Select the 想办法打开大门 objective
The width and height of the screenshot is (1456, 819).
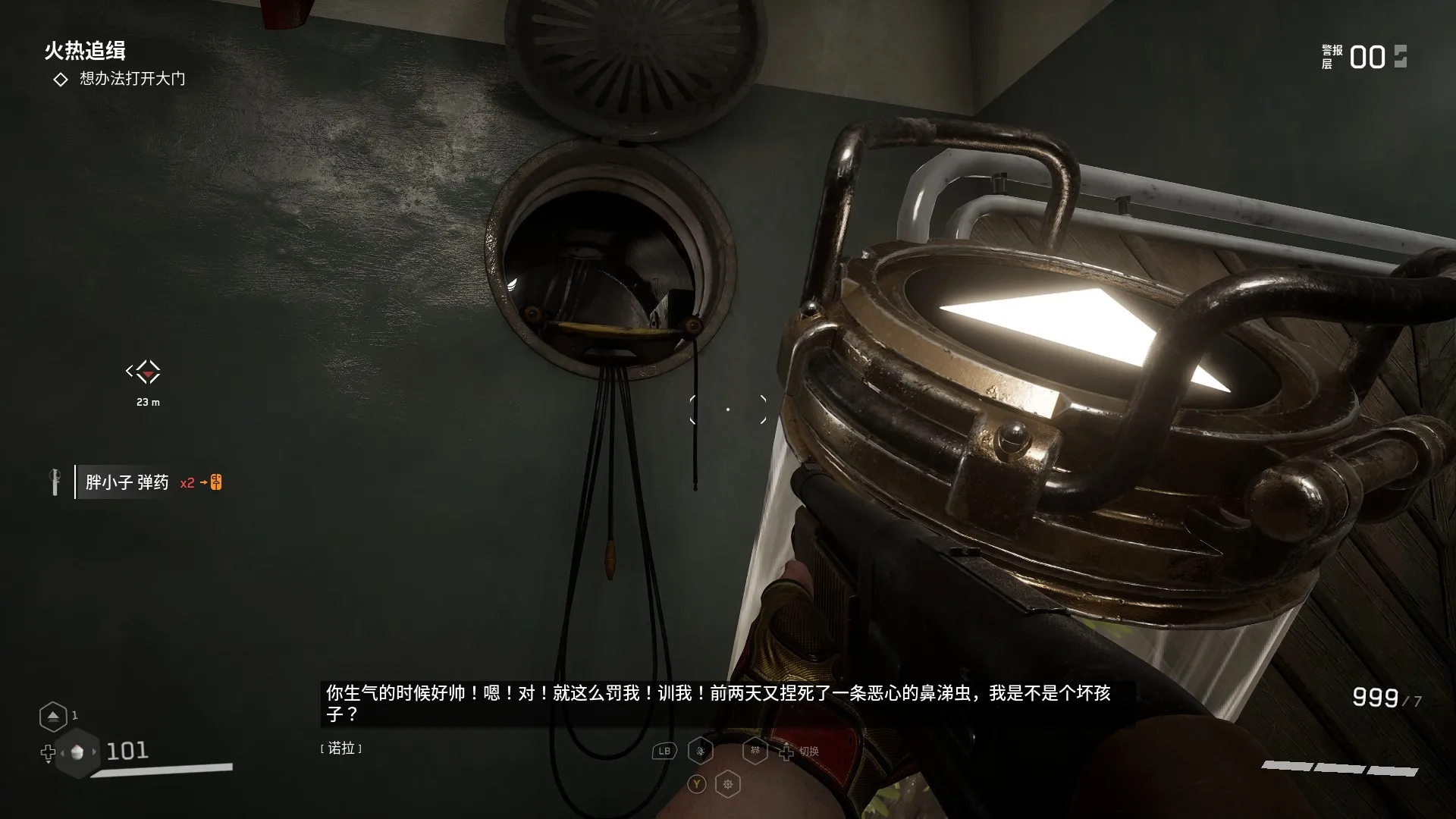[x=132, y=79]
